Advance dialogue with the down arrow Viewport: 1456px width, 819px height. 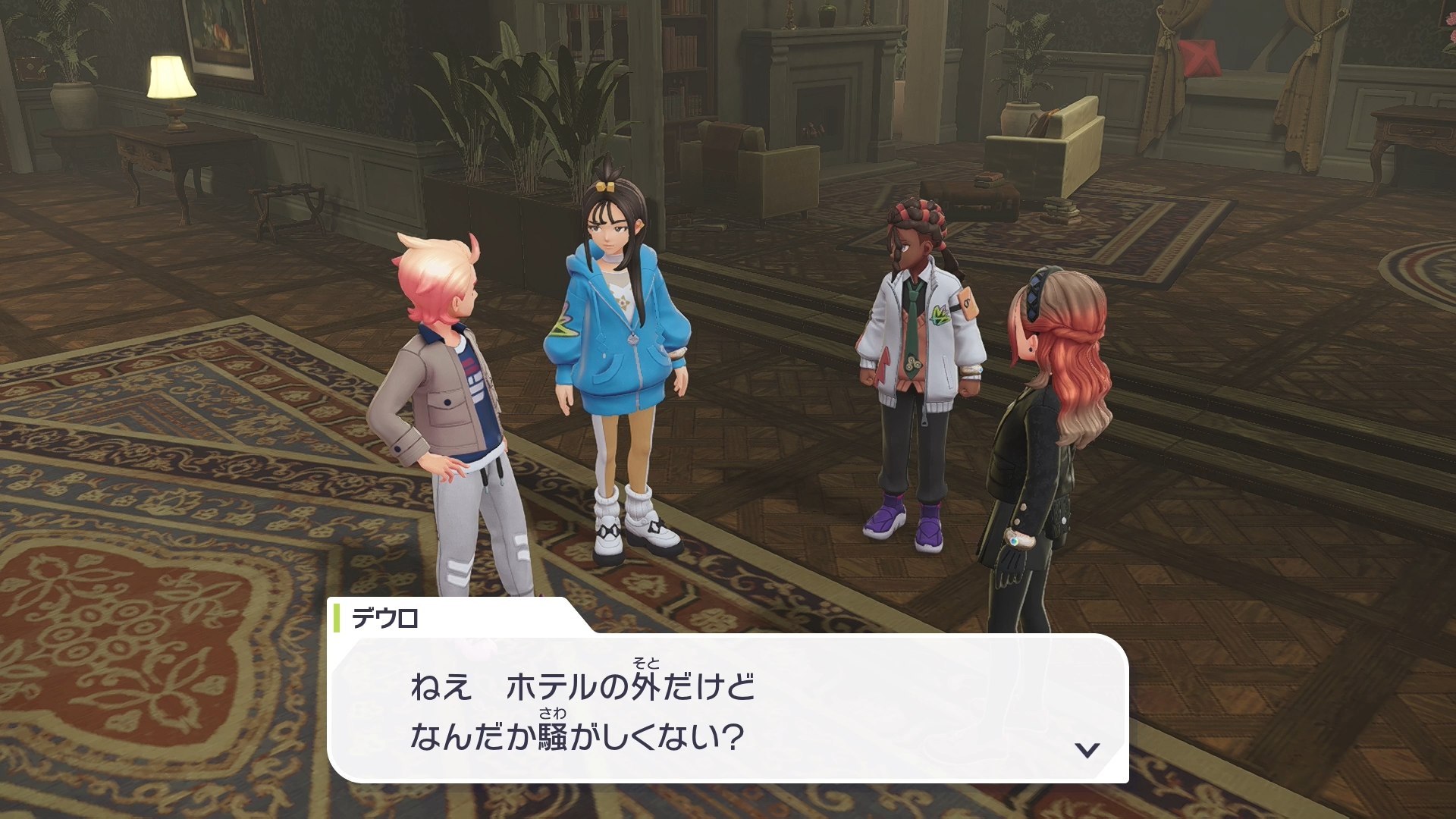click(1087, 750)
